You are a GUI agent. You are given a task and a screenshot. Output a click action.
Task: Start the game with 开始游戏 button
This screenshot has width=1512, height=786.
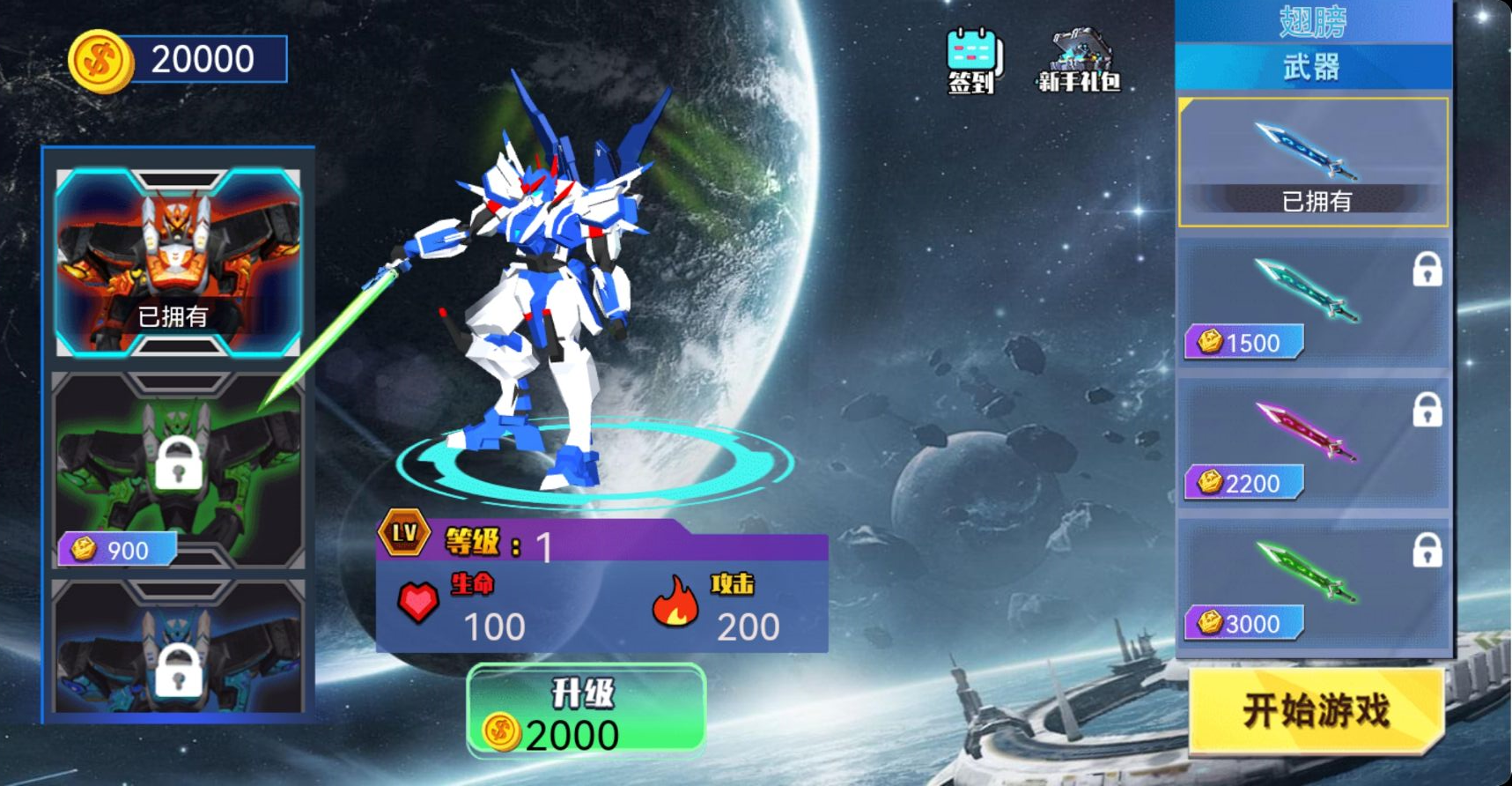click(x=1316, y=710)
